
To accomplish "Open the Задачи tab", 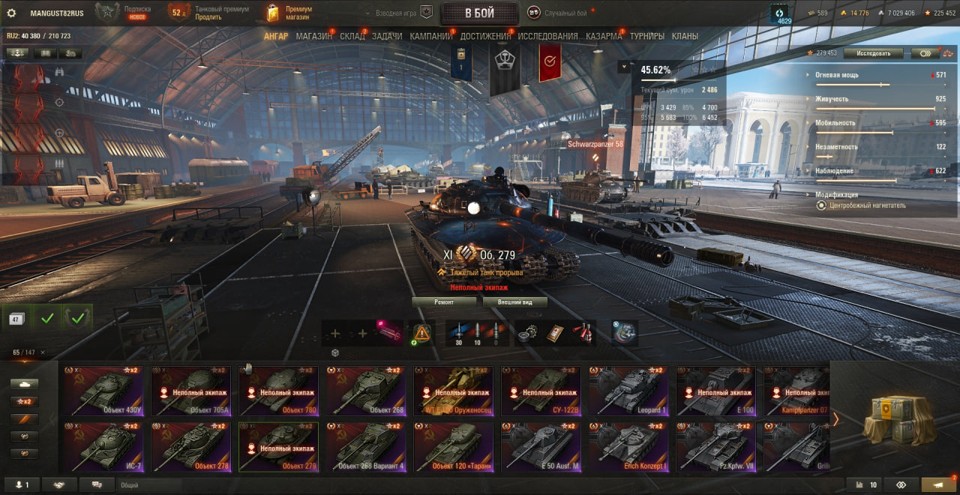I will [x=387, y=36].
